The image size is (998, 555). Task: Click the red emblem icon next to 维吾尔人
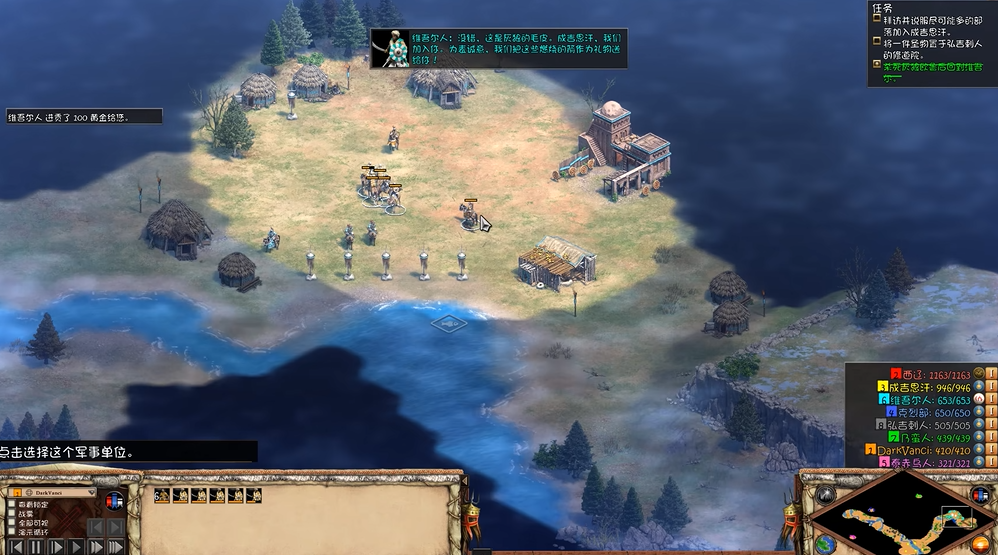[x=978, y=399]
